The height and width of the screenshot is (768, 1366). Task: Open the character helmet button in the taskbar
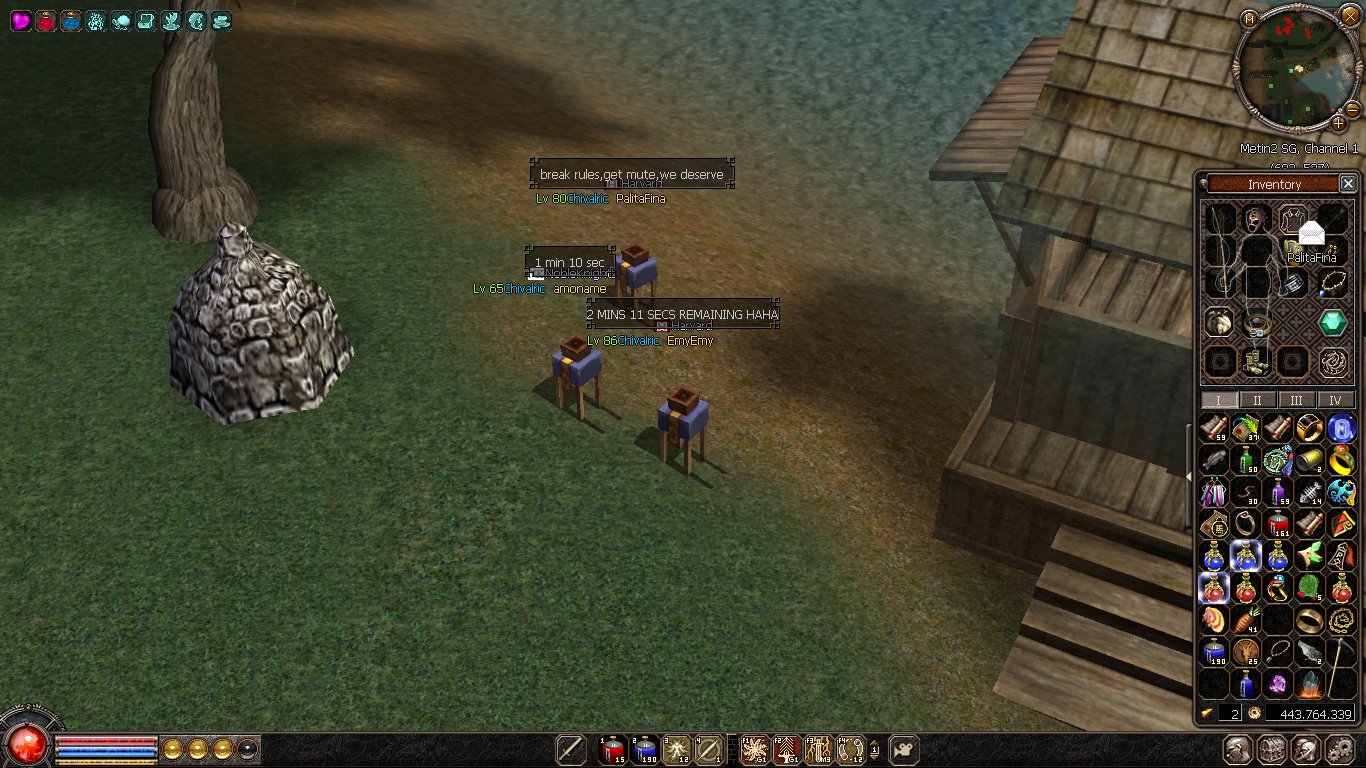[1238, 749]
